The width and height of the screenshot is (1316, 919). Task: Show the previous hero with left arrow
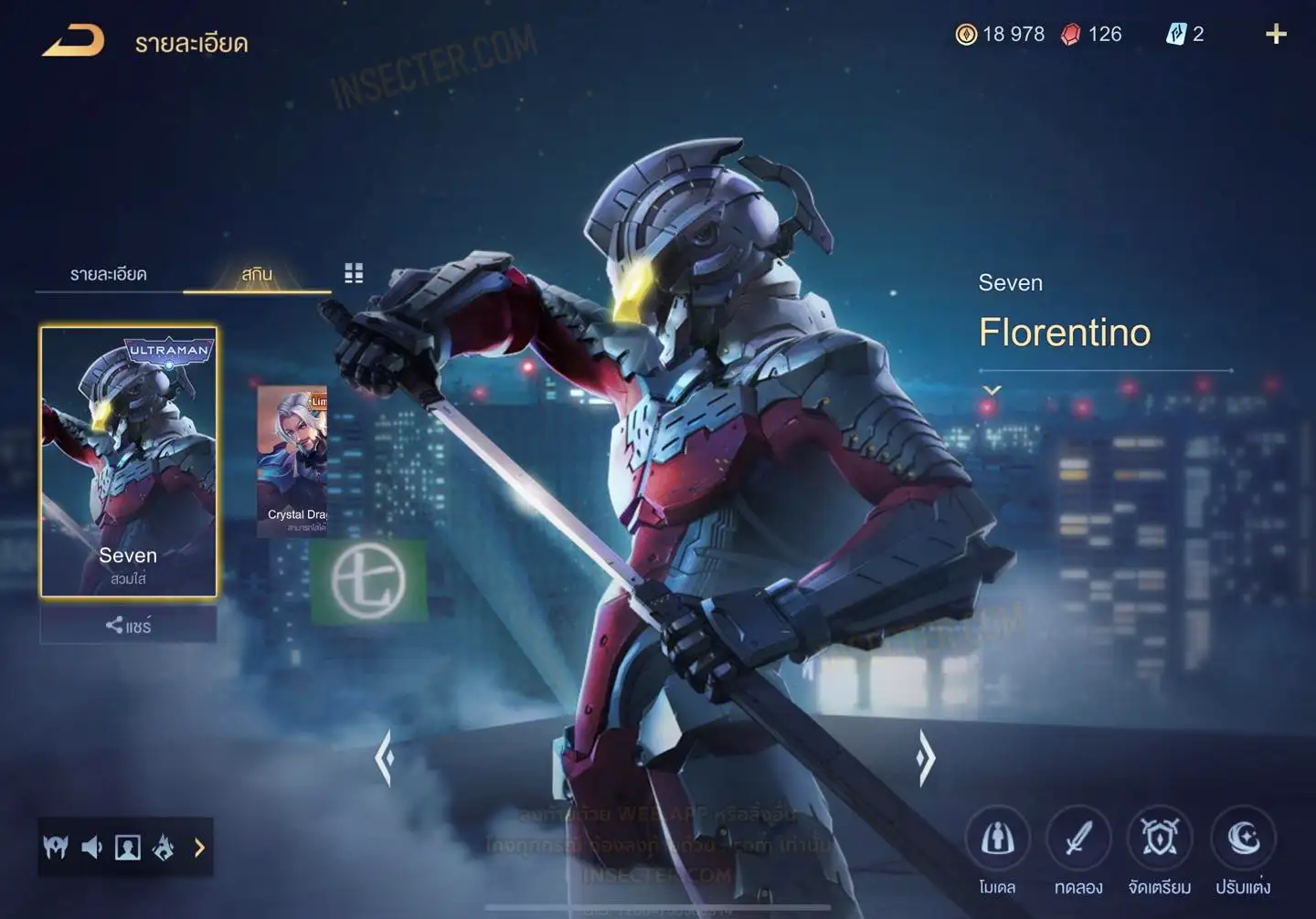(385, 757)
